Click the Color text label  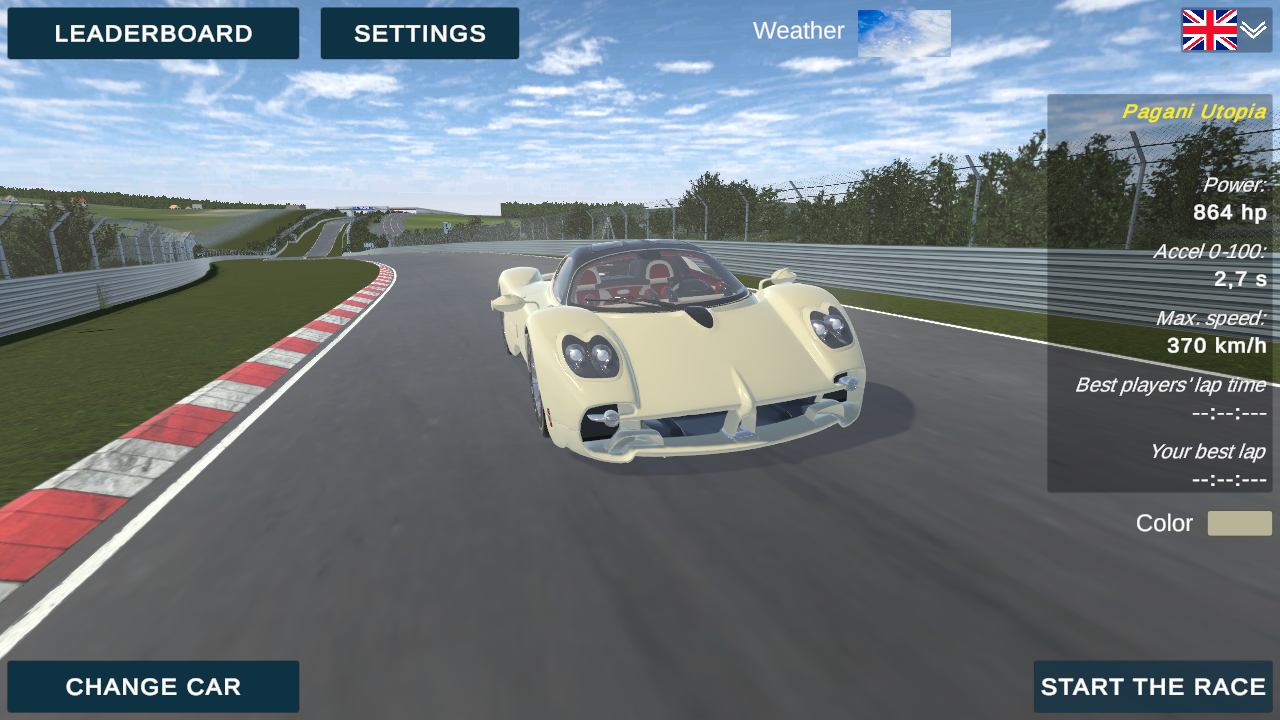point(1164,523)
